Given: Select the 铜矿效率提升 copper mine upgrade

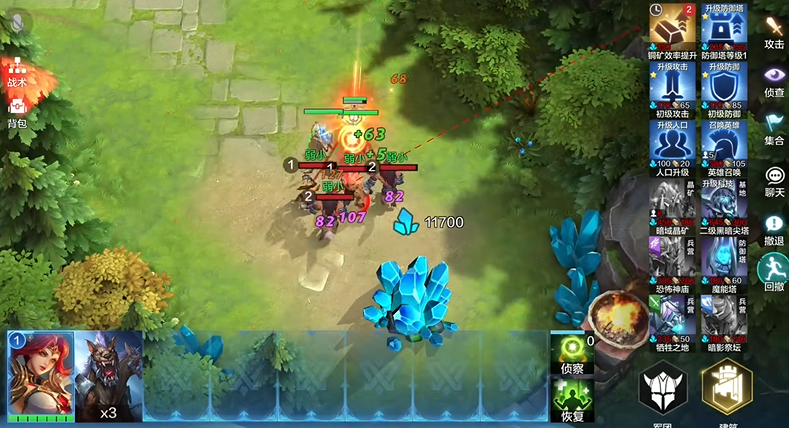Looking at the screenshot, I should click(x=672, y=25).
